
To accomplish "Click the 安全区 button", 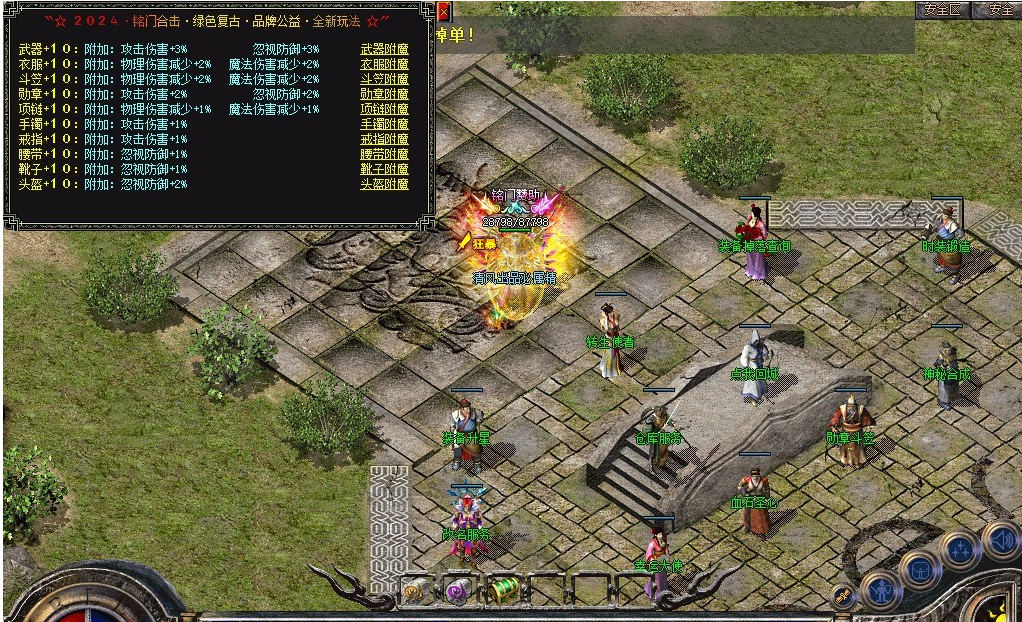I will point(942,10).
